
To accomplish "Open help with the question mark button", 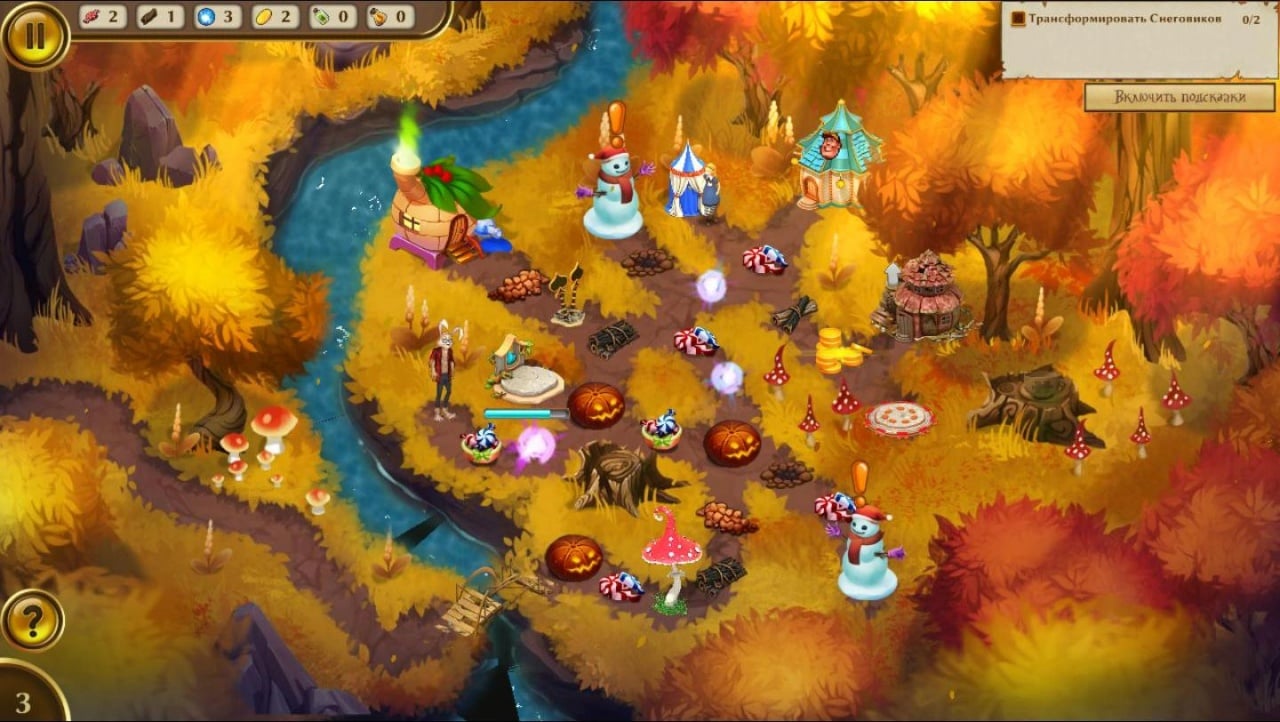I will (x=33, y=621).
